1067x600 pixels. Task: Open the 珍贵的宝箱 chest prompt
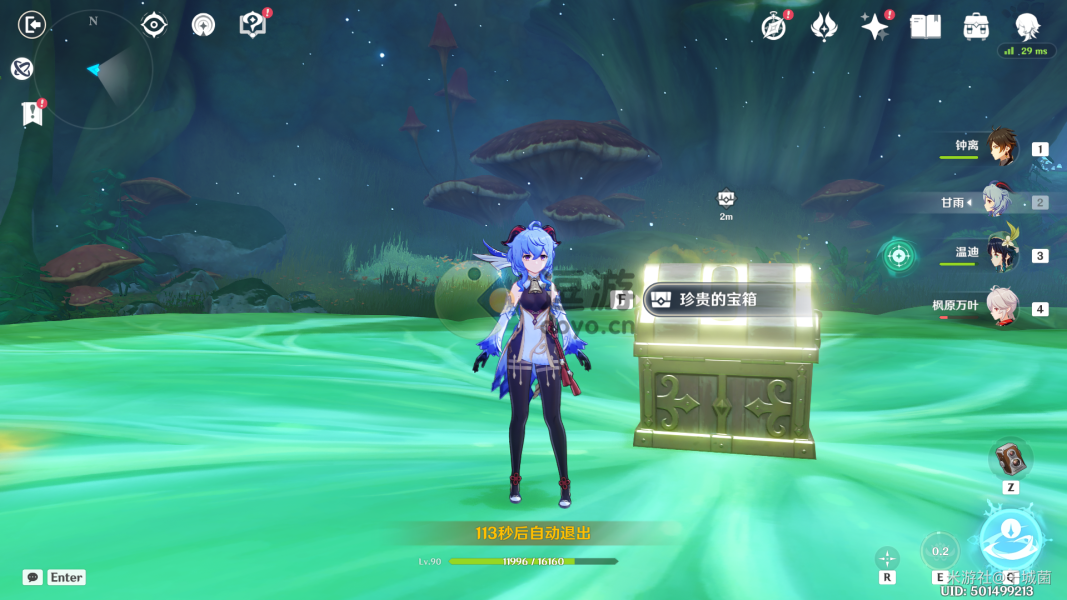[711, 300]
